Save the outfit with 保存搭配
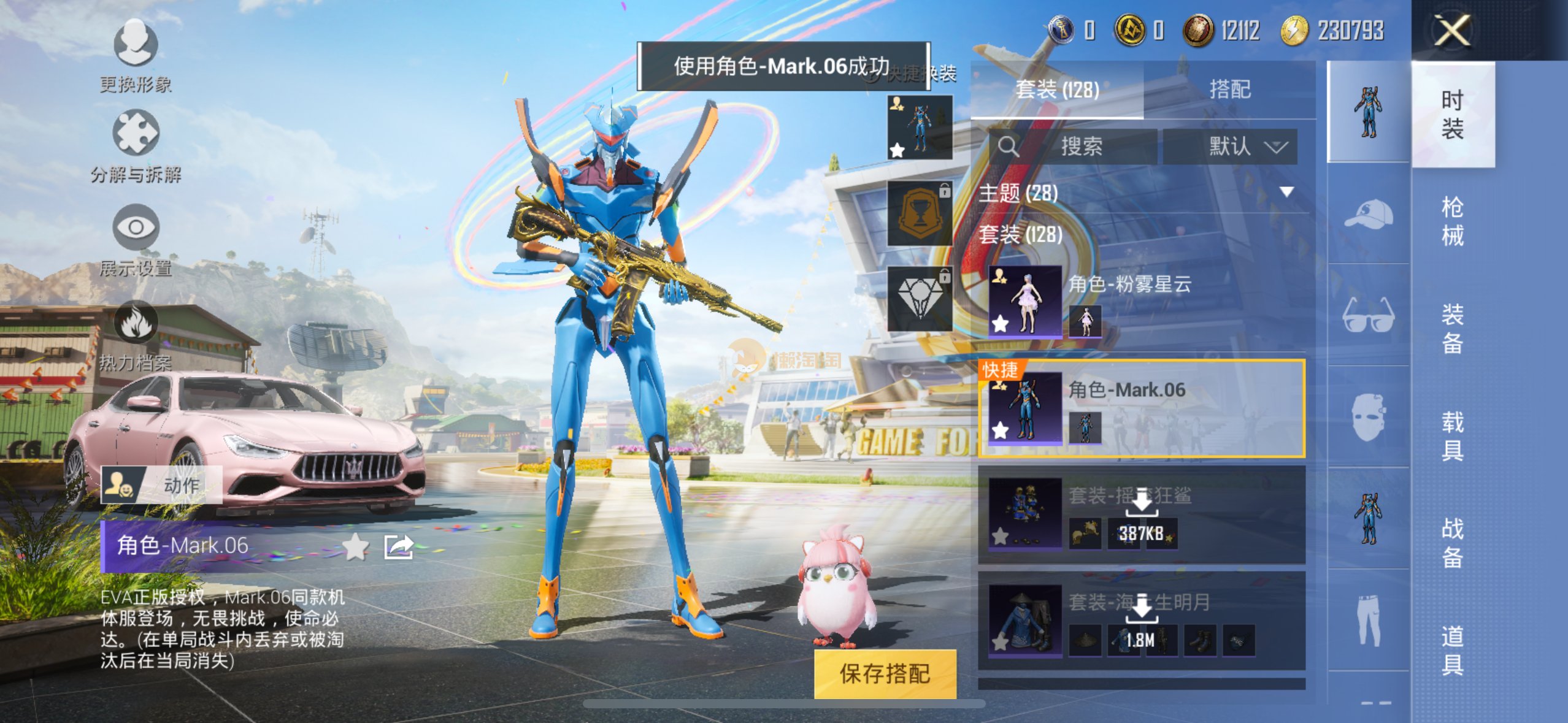 (x=885, y=673)
